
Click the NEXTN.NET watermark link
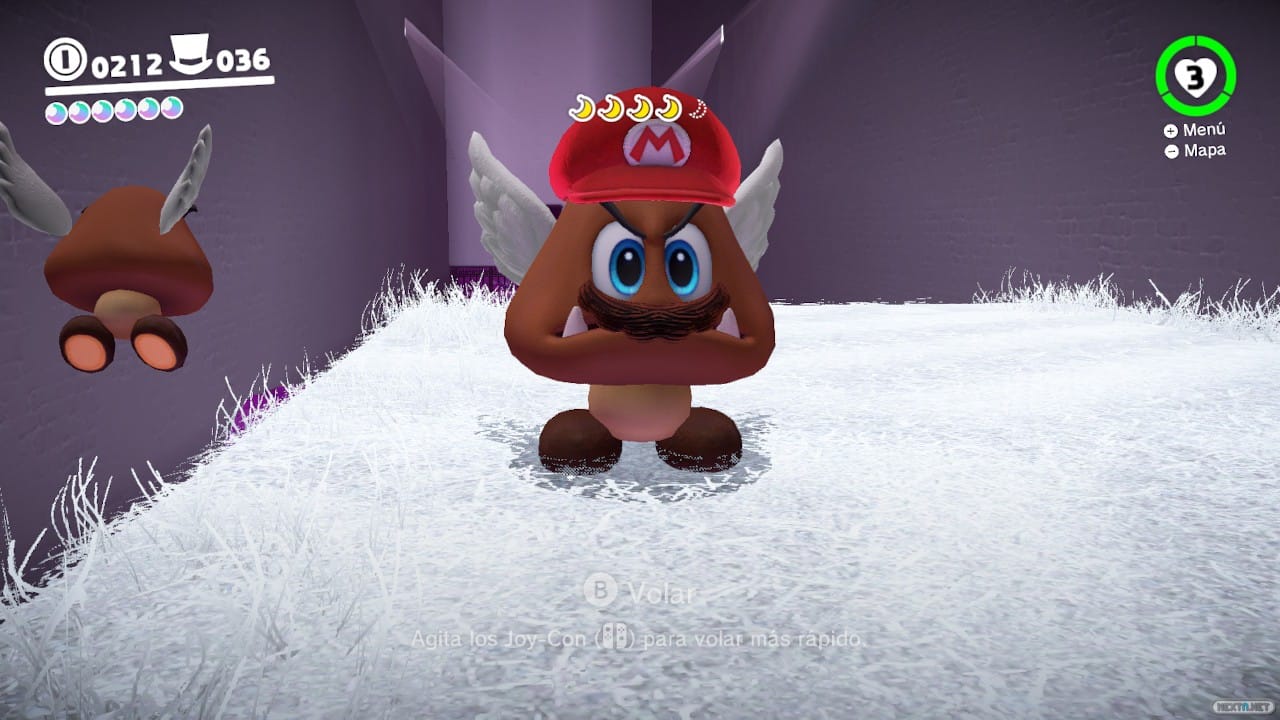(x=1242, y=705)
